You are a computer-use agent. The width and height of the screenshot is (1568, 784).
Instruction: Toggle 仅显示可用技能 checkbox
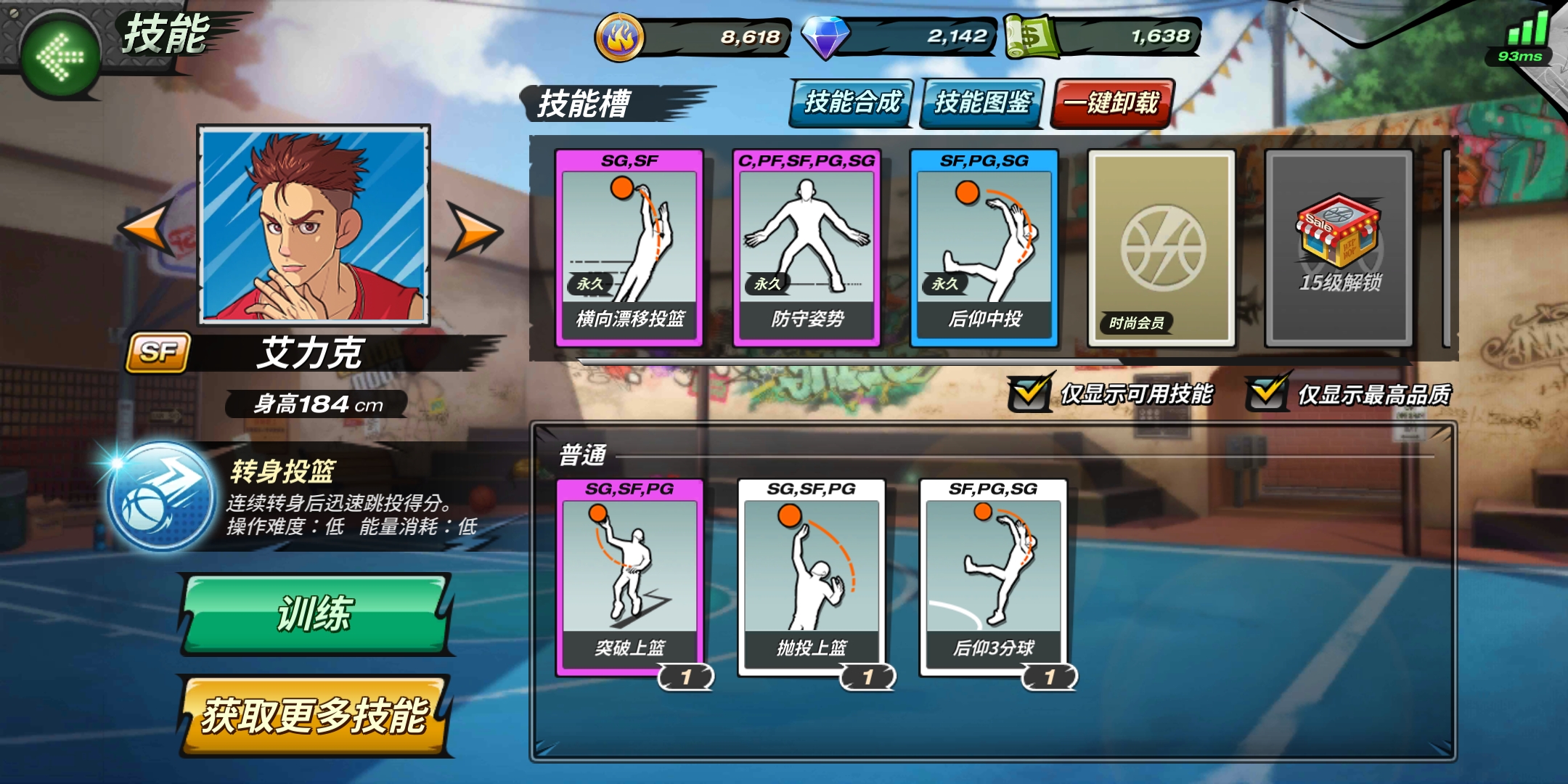(x=1029, y=393)
